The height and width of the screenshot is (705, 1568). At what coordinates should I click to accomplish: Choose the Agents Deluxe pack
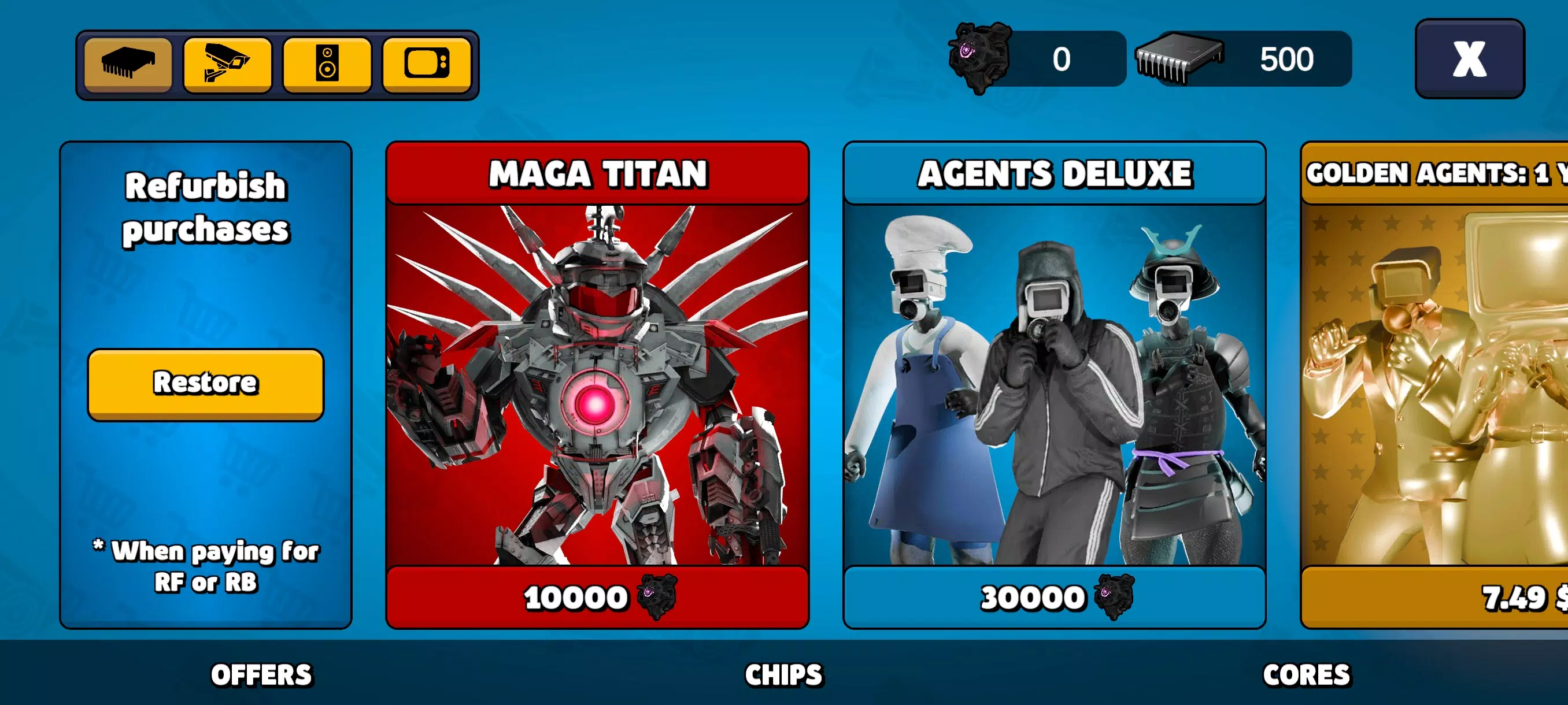tap(1054, 383)
